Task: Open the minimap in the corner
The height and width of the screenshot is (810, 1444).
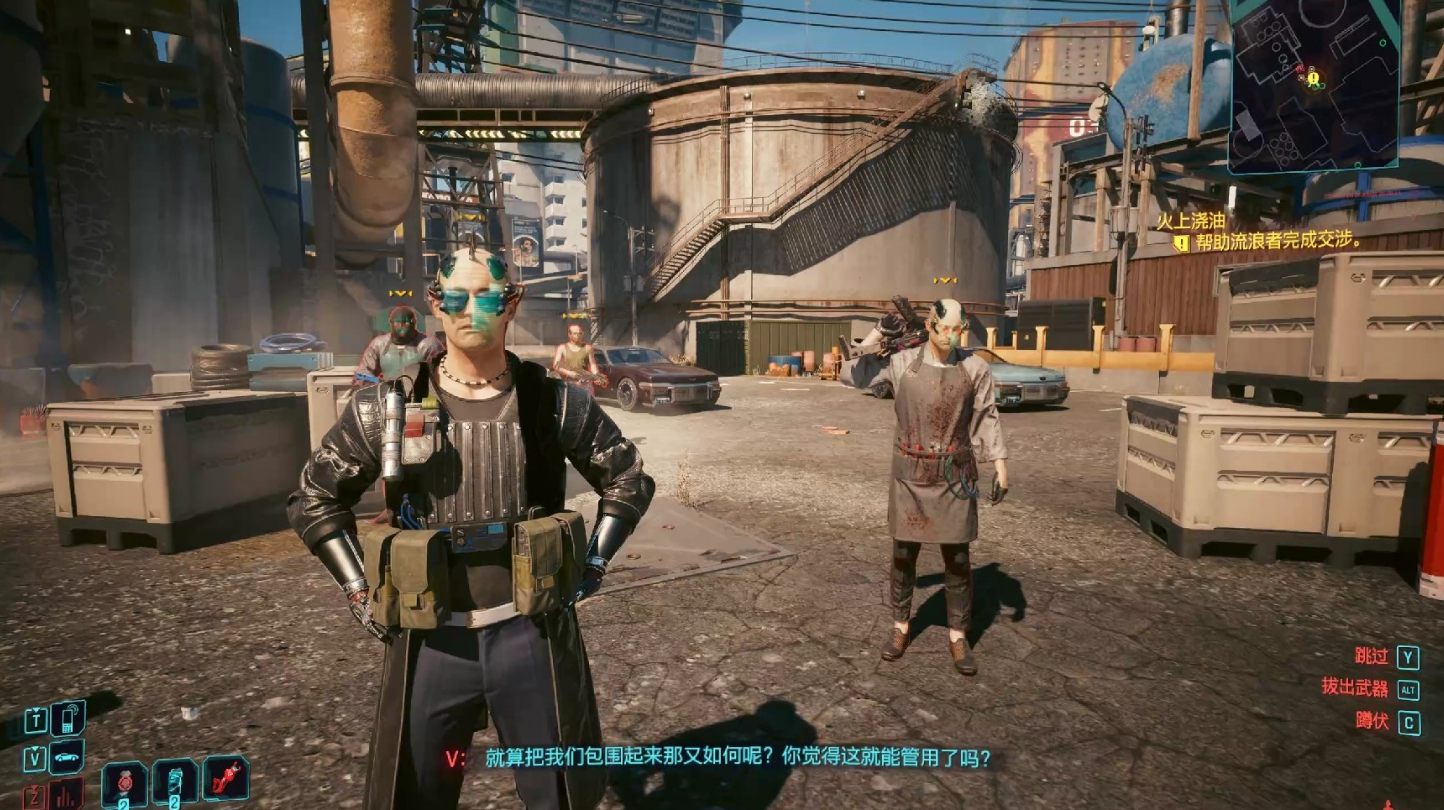Action: 1313,85
